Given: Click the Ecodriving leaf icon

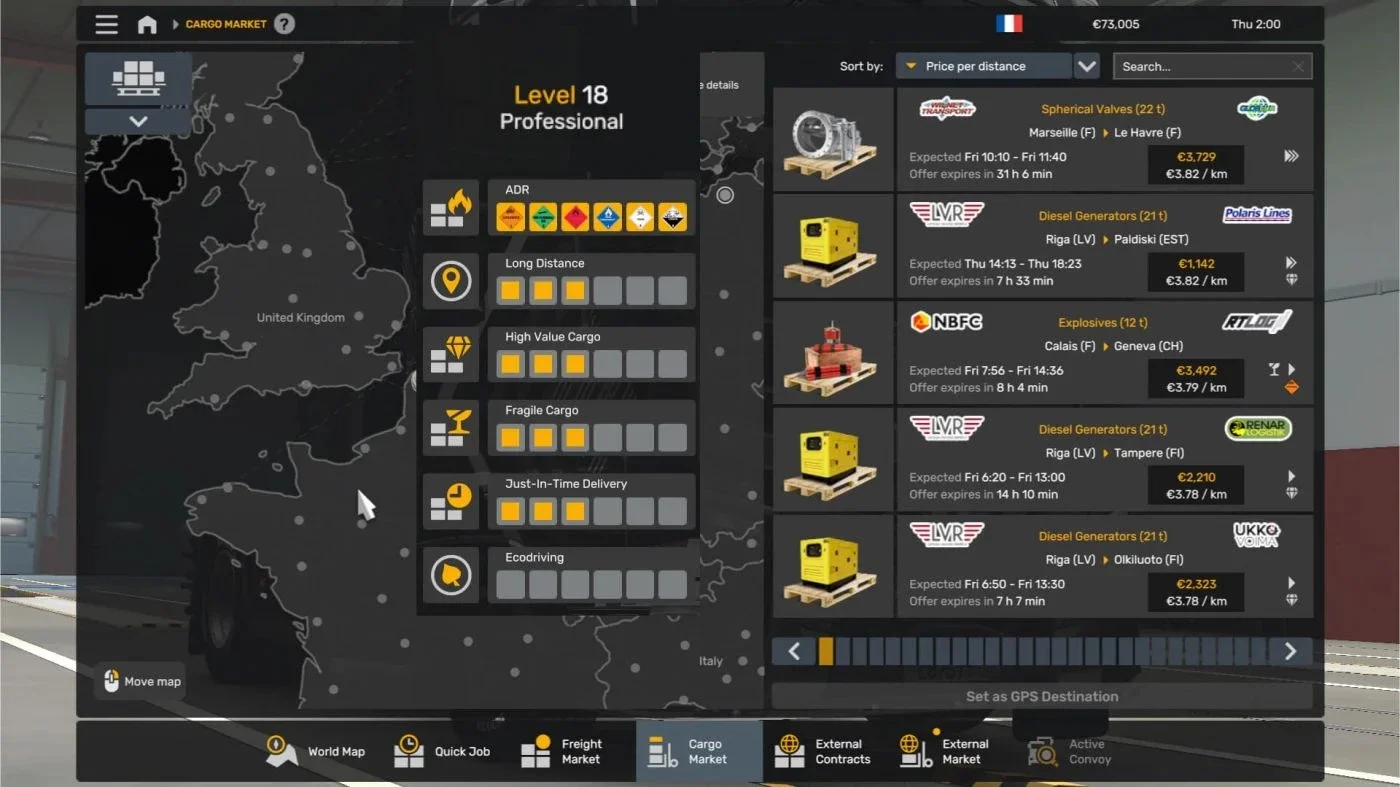Looking at the screenshot, I should click(451, 573).
